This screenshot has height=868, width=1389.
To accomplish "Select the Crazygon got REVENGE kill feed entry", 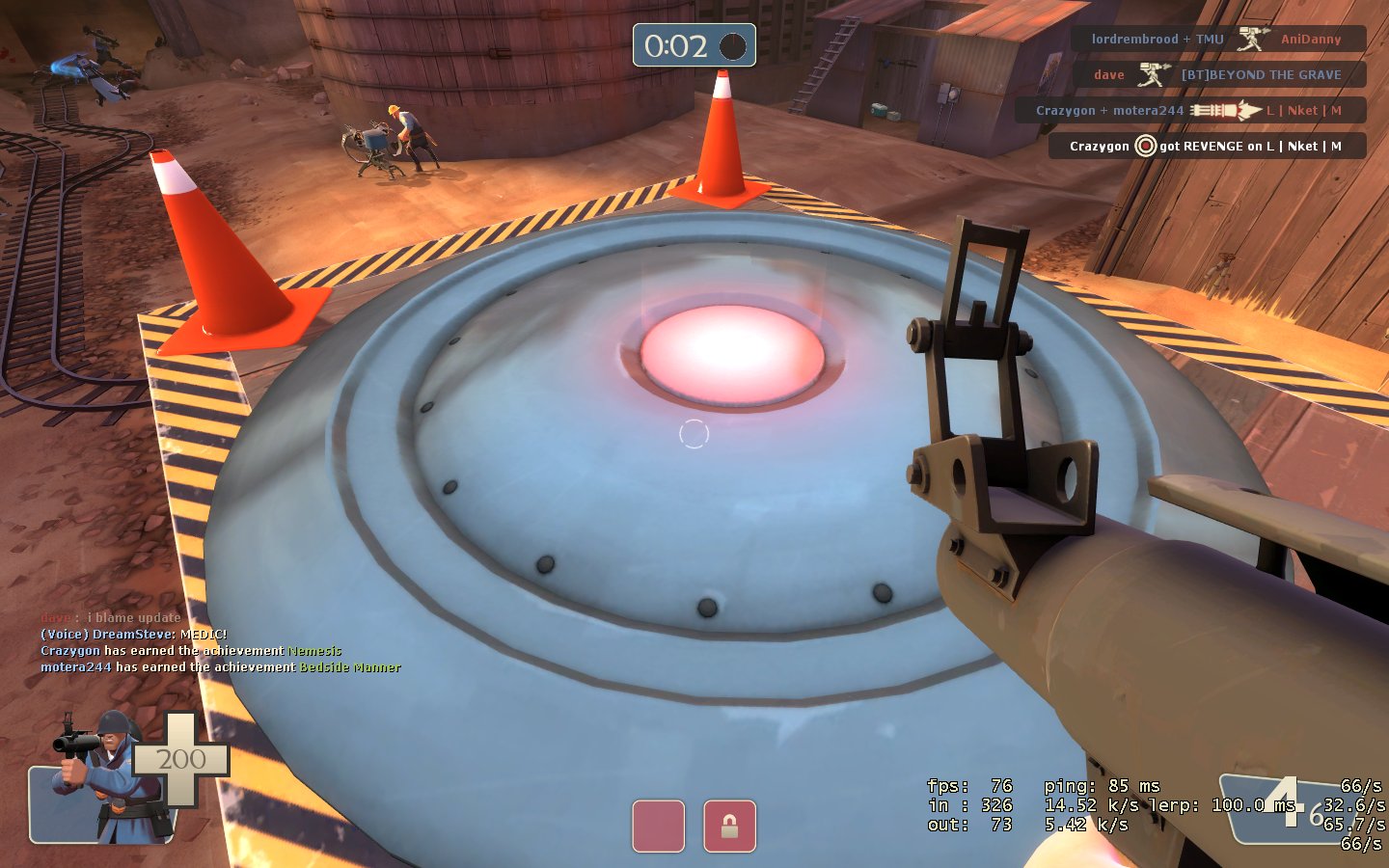I will point(1207,147).
